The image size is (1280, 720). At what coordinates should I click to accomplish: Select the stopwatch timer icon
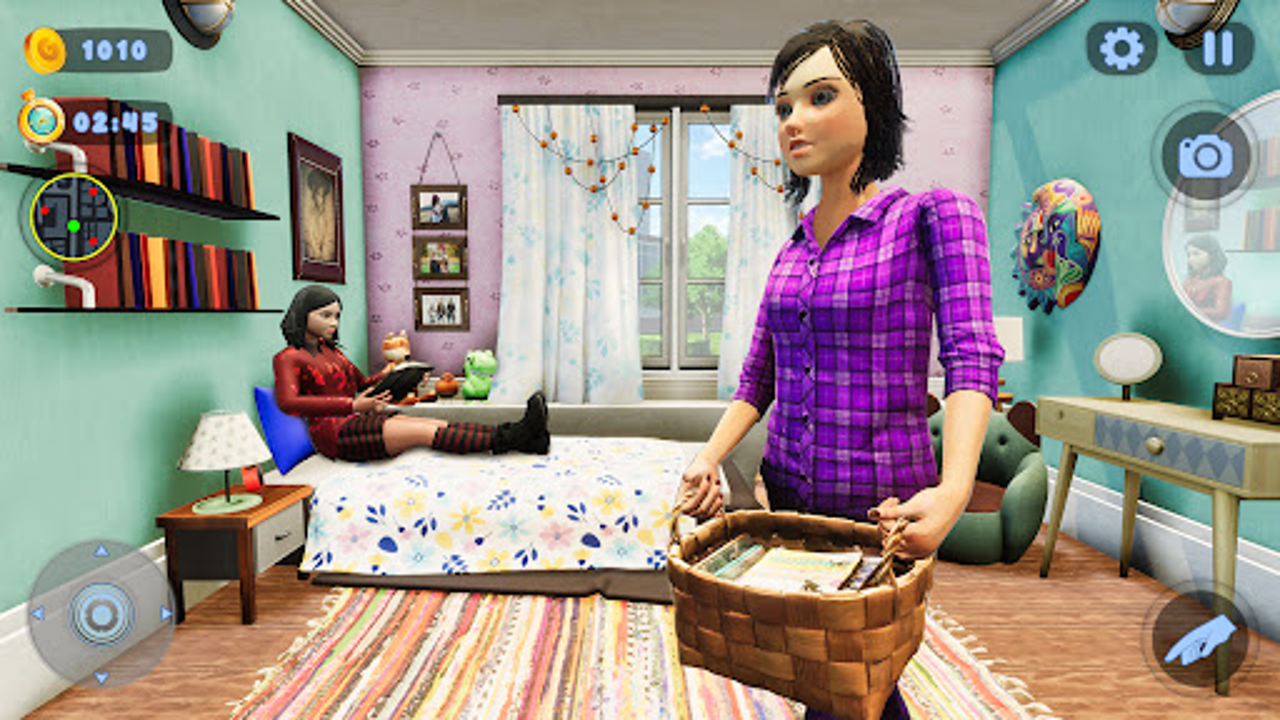[x=40, y=118]
